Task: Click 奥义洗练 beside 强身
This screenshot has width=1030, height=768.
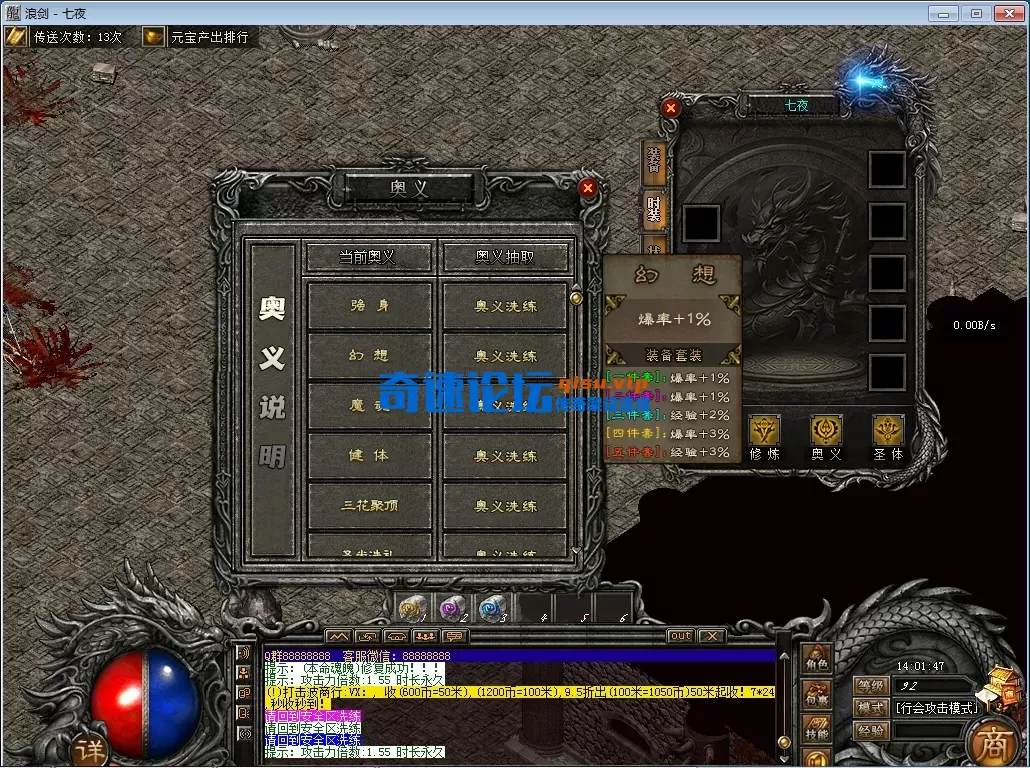Action: tap(505, 306)
